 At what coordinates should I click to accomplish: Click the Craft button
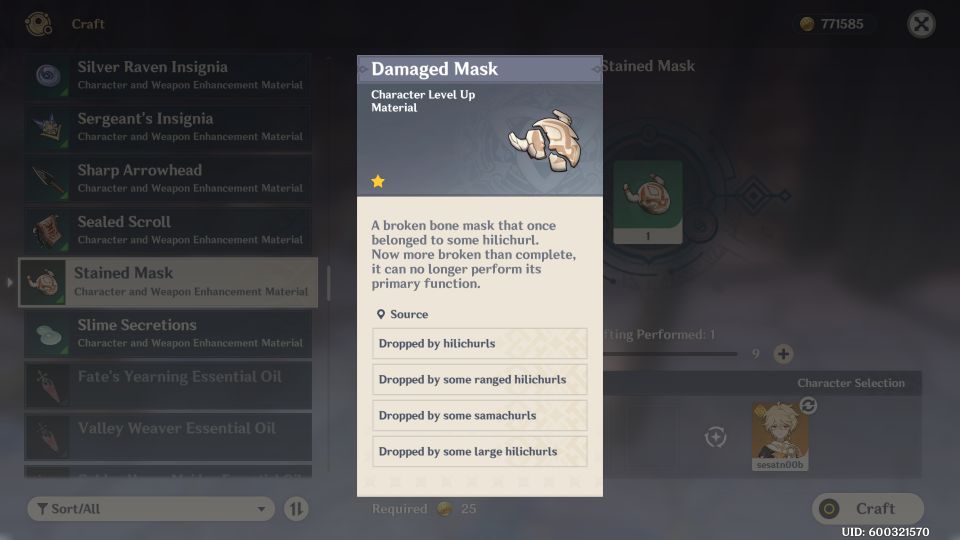click(867, 509)
